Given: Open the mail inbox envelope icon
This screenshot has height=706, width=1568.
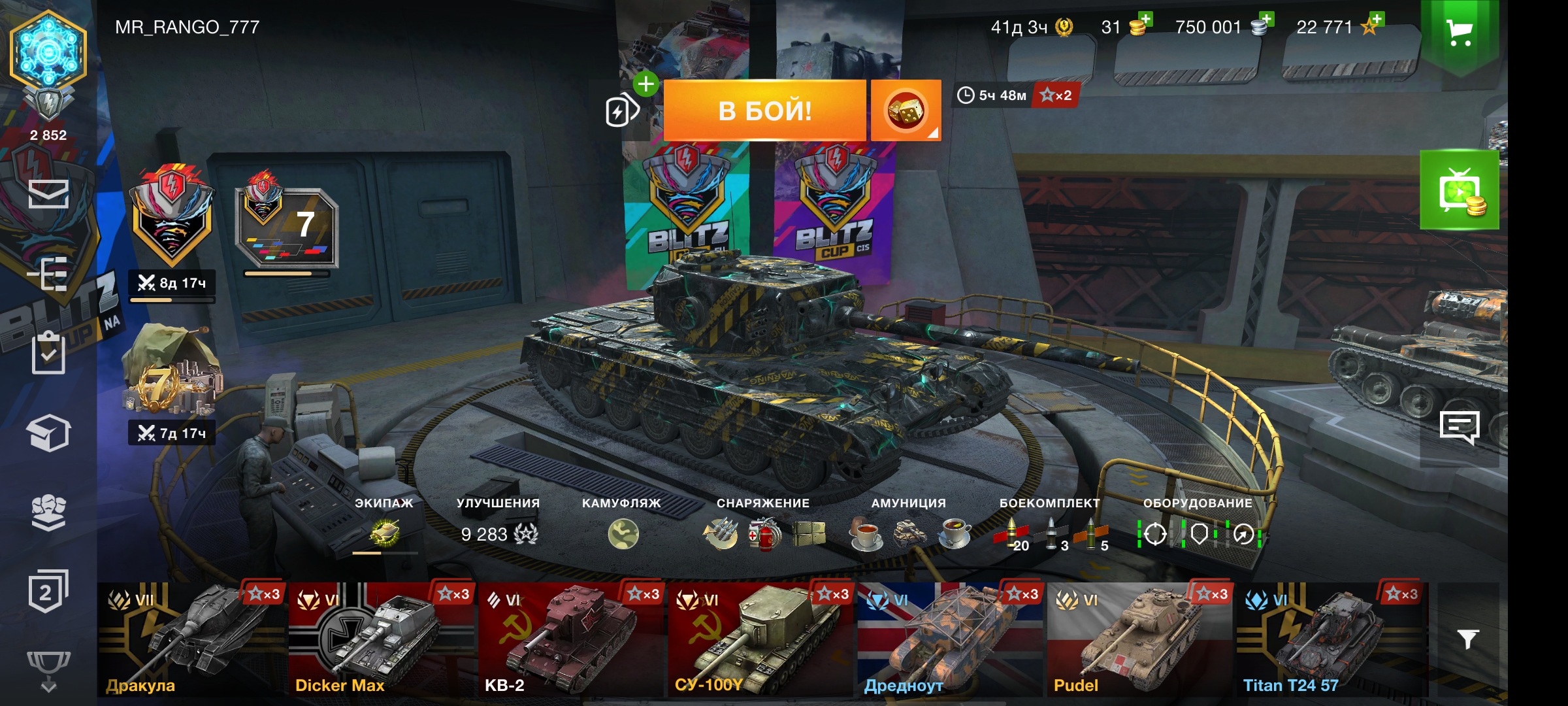Looking at the screenshot, I should point(48,193).
